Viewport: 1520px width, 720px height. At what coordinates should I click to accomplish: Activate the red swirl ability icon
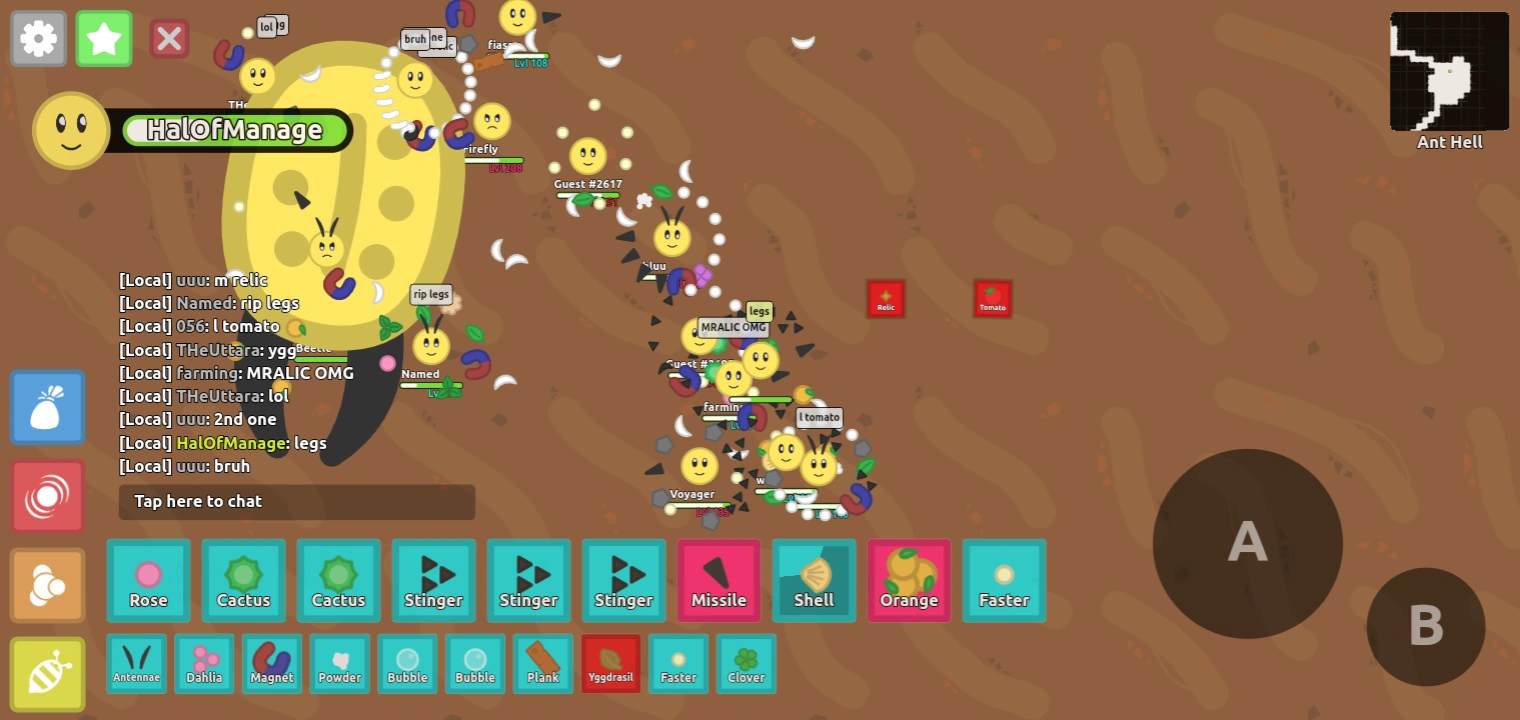tap(47, 496)
